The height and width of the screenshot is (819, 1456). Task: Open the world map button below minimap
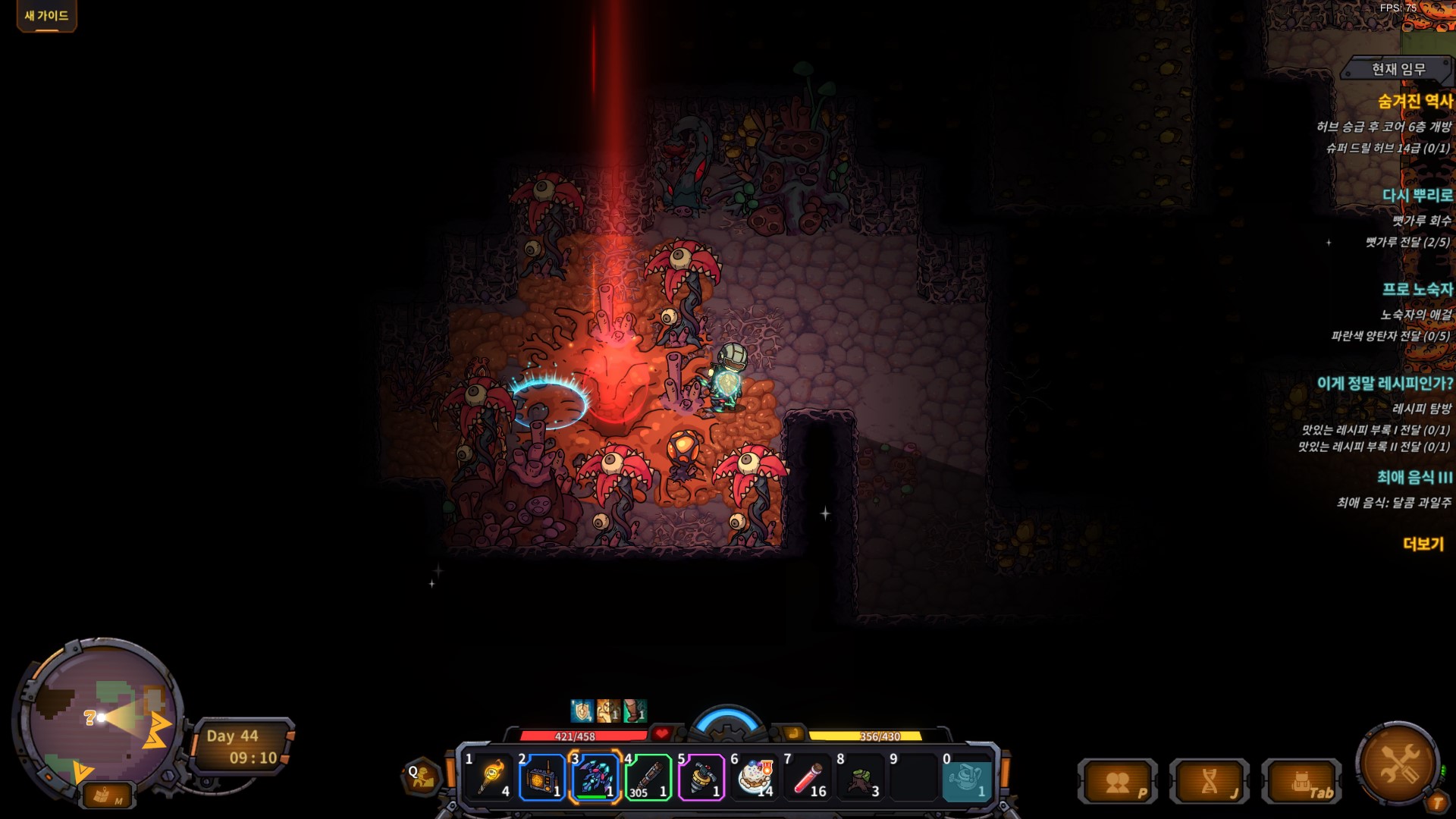click(106, 796)
